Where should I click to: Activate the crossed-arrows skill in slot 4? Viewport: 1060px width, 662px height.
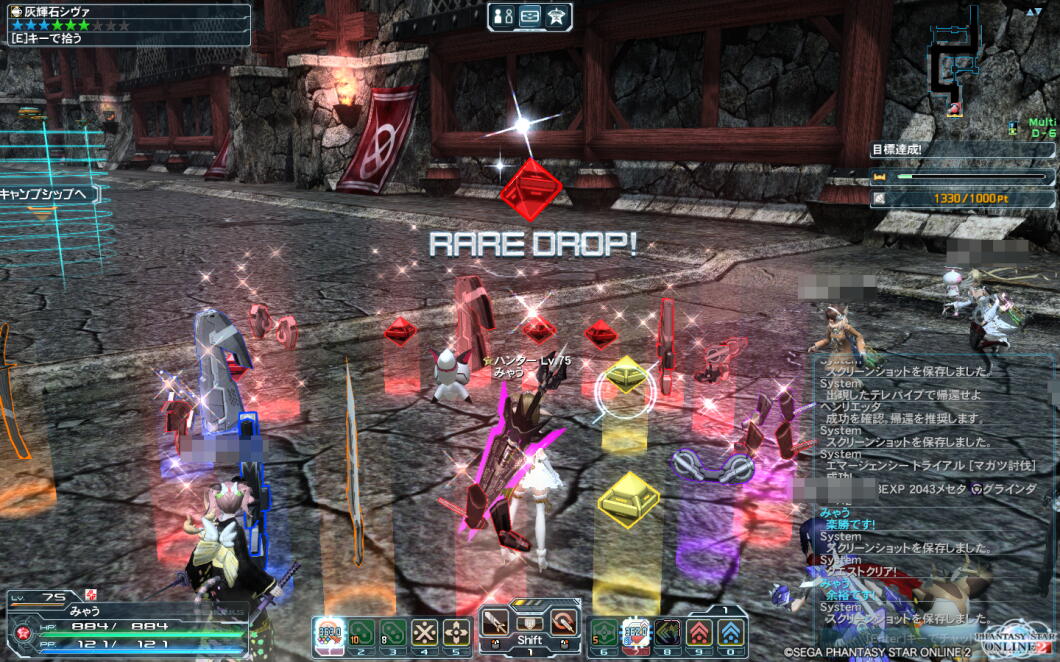426,633
